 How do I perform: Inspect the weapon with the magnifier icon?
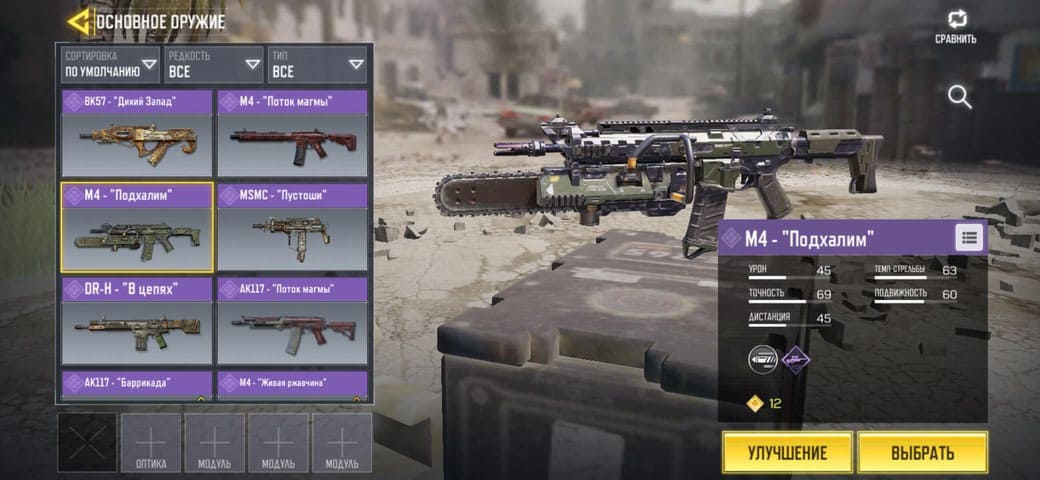[960, 97]
